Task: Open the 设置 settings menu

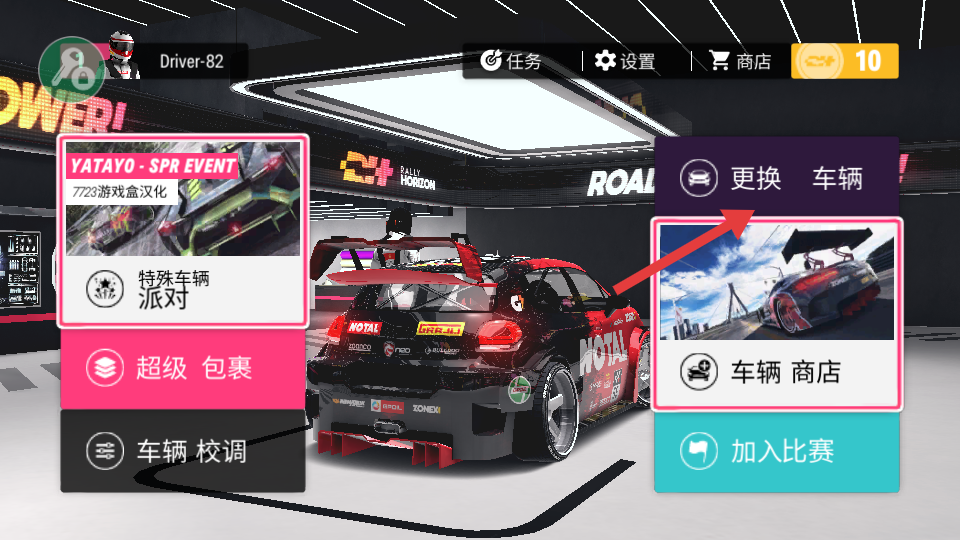Action: point(625,61)
